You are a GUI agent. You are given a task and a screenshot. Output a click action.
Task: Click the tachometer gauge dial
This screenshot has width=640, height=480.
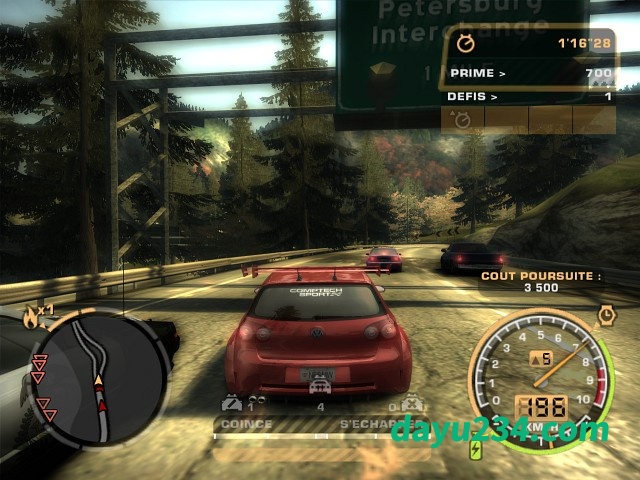[540, 375]
